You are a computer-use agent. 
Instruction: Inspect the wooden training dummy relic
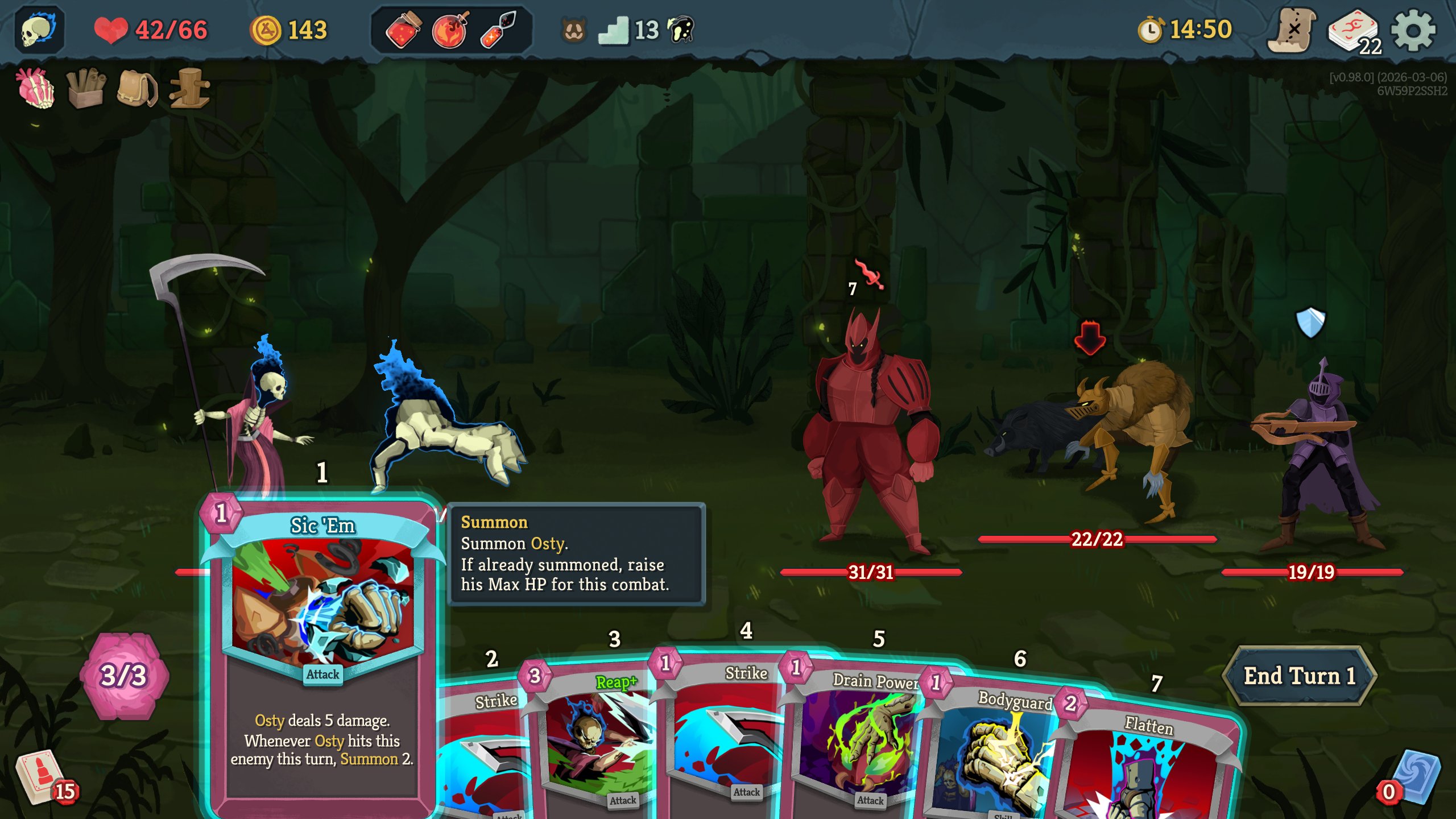pyautogui.click(x=189, y=88)
